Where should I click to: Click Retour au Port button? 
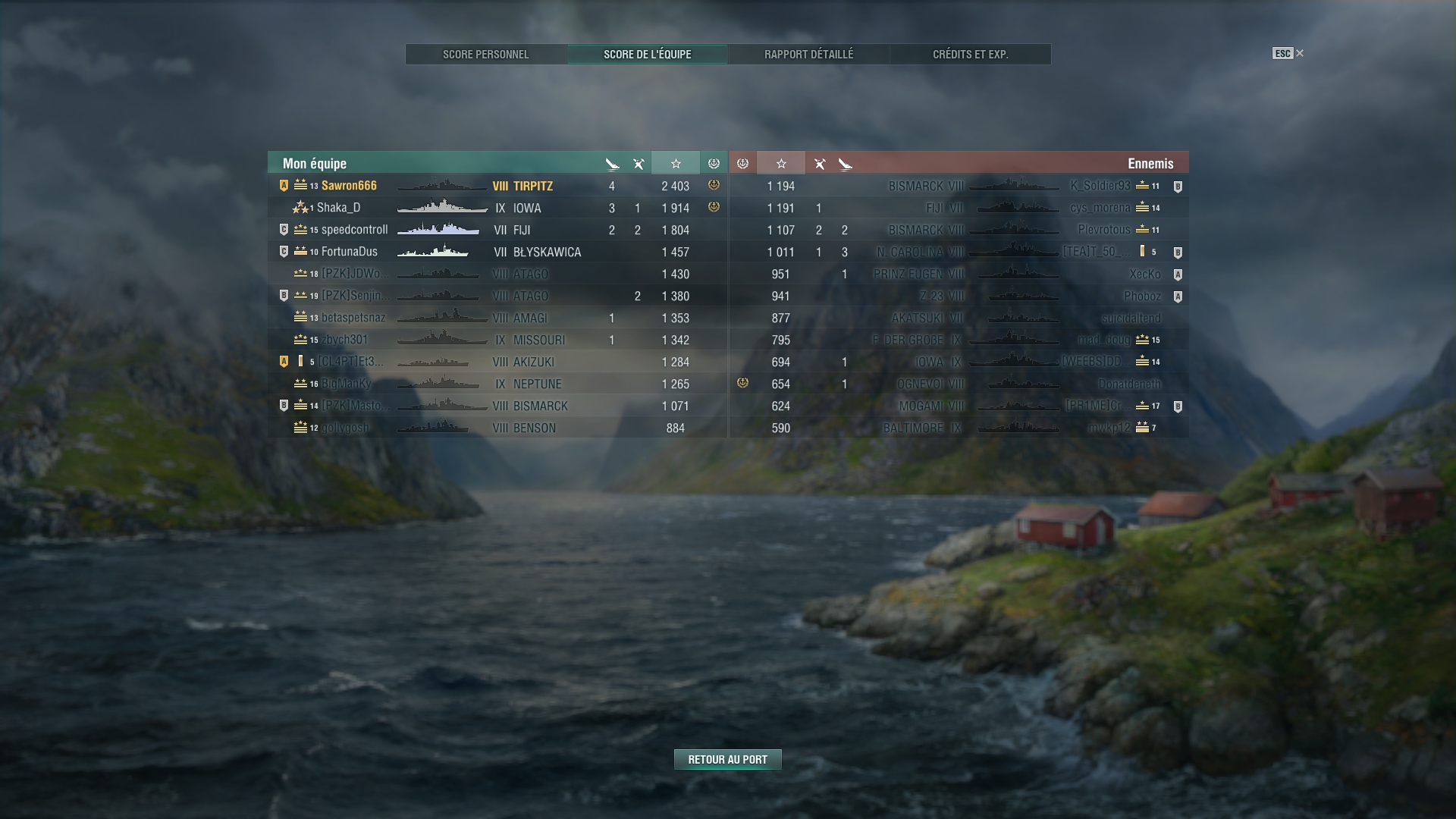727,760
